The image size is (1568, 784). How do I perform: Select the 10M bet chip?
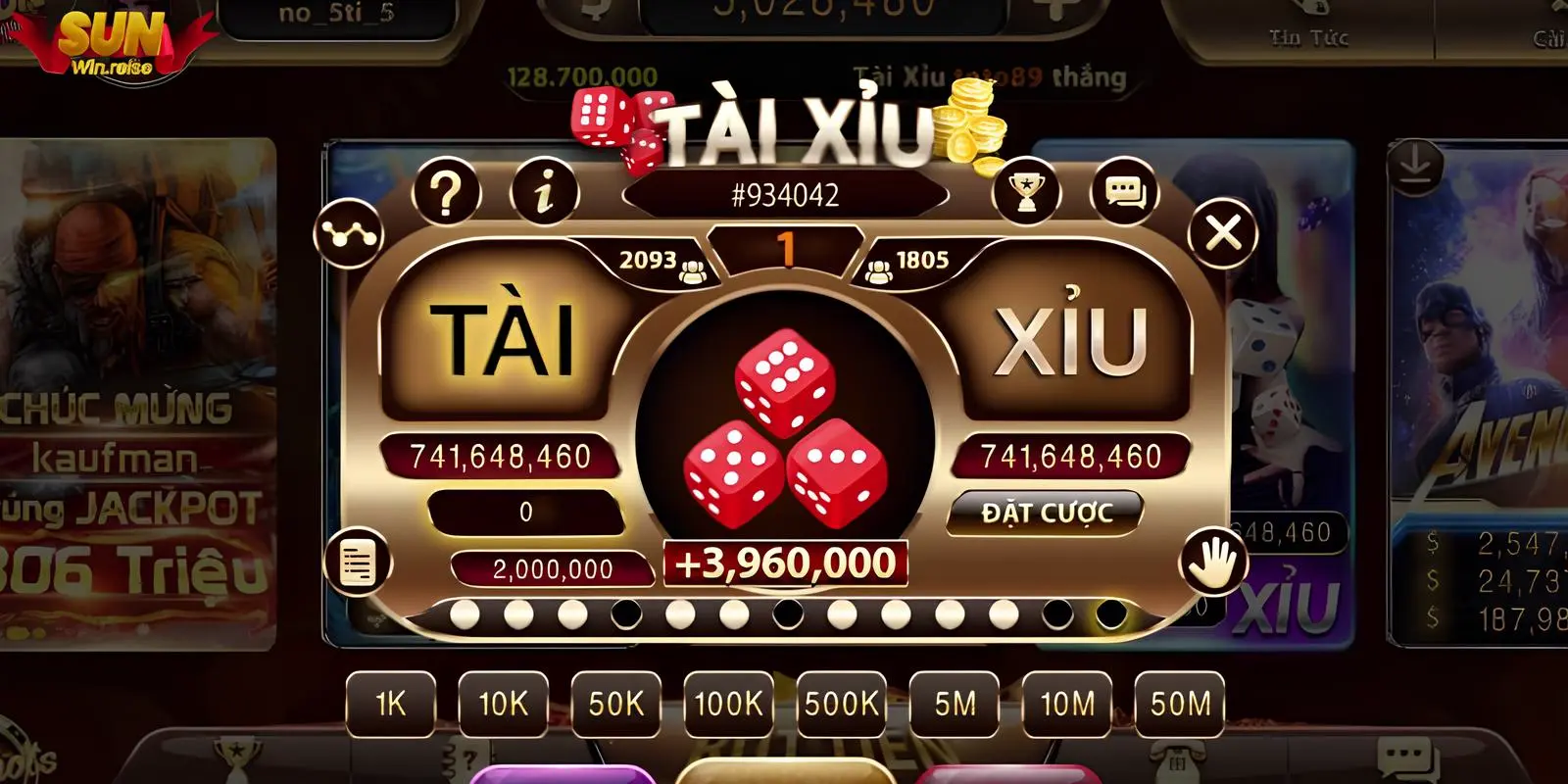tap(1067, 704)
